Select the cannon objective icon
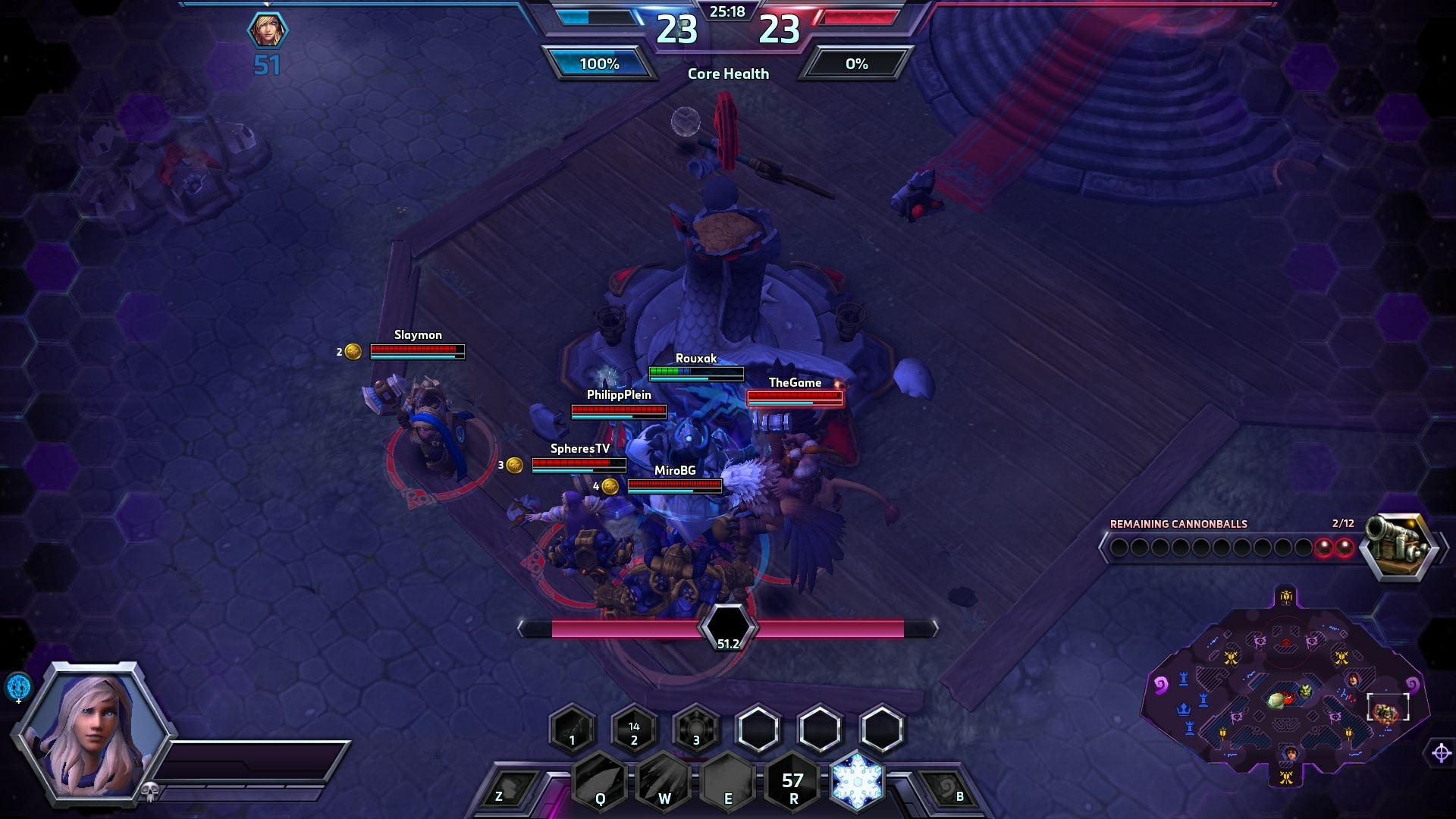Viewport: 1456px width, 819px height. click(1399, 546)
